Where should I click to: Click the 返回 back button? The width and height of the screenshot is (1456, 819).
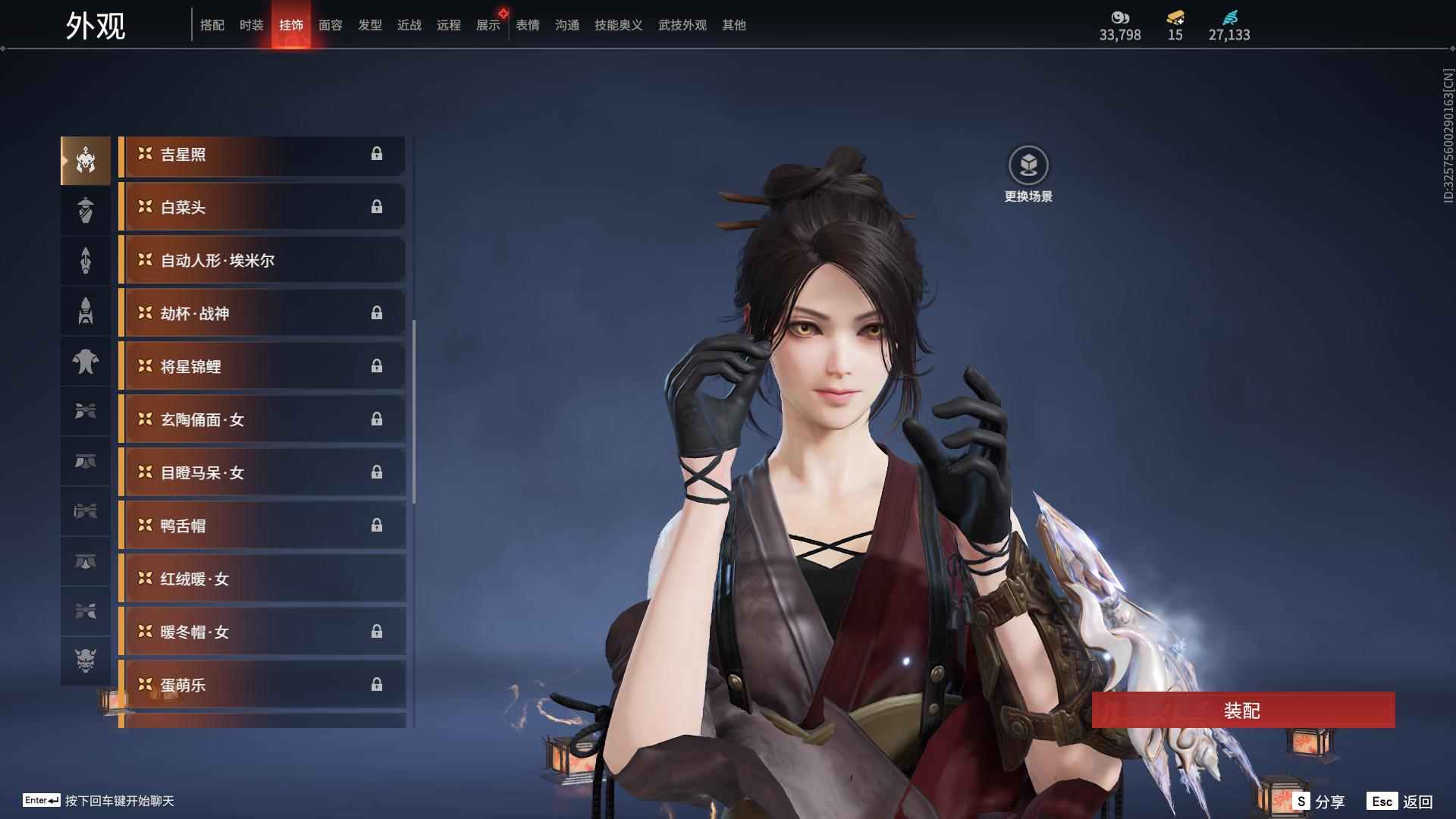[1418, 800]
